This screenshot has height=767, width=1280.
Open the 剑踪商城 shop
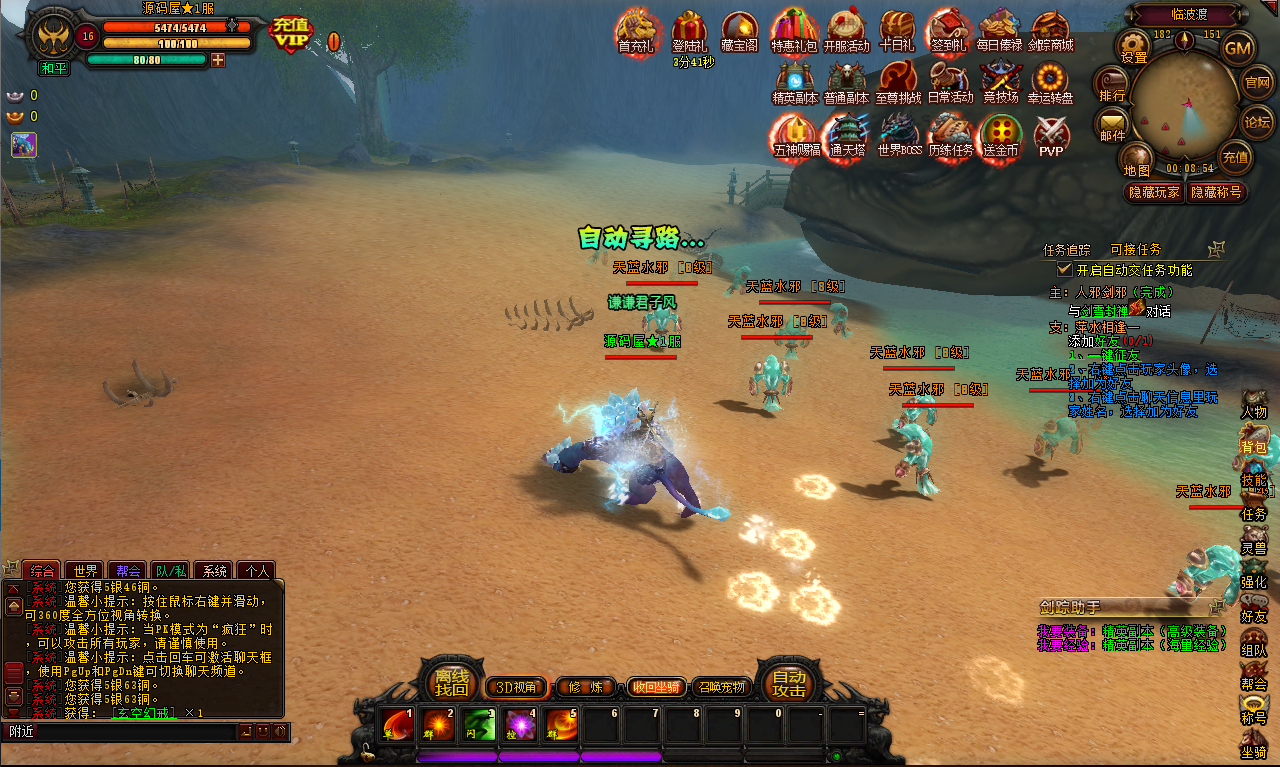[x=1051, y=30]
